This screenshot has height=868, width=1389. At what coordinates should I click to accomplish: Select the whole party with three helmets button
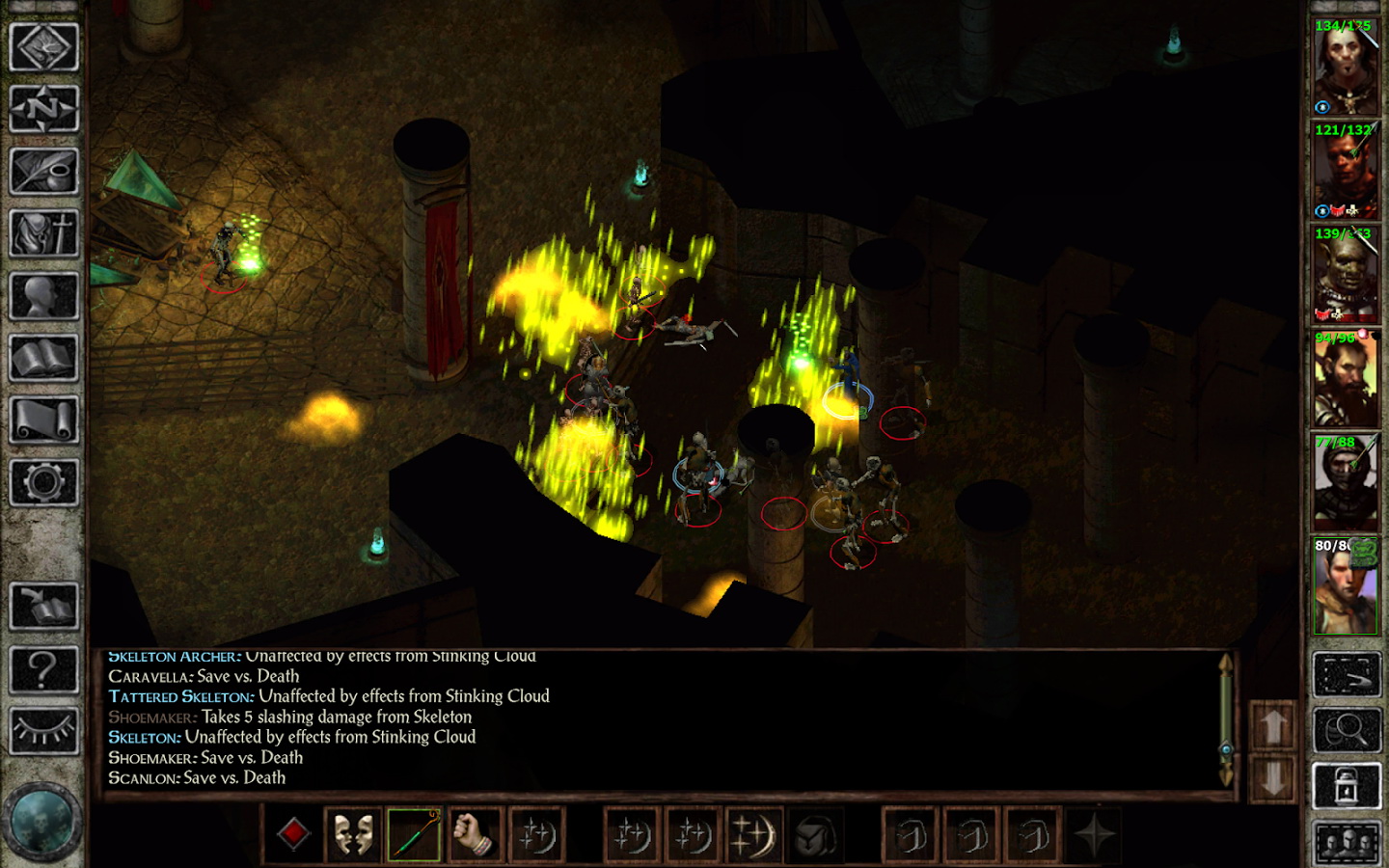pos(1347,844)
